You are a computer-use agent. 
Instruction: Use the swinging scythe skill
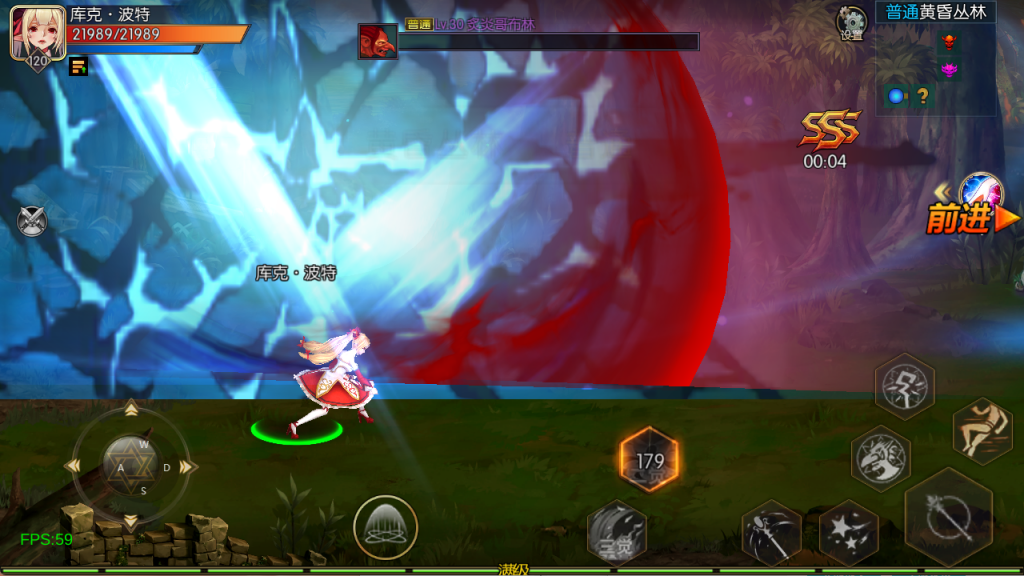pos(772,532)
